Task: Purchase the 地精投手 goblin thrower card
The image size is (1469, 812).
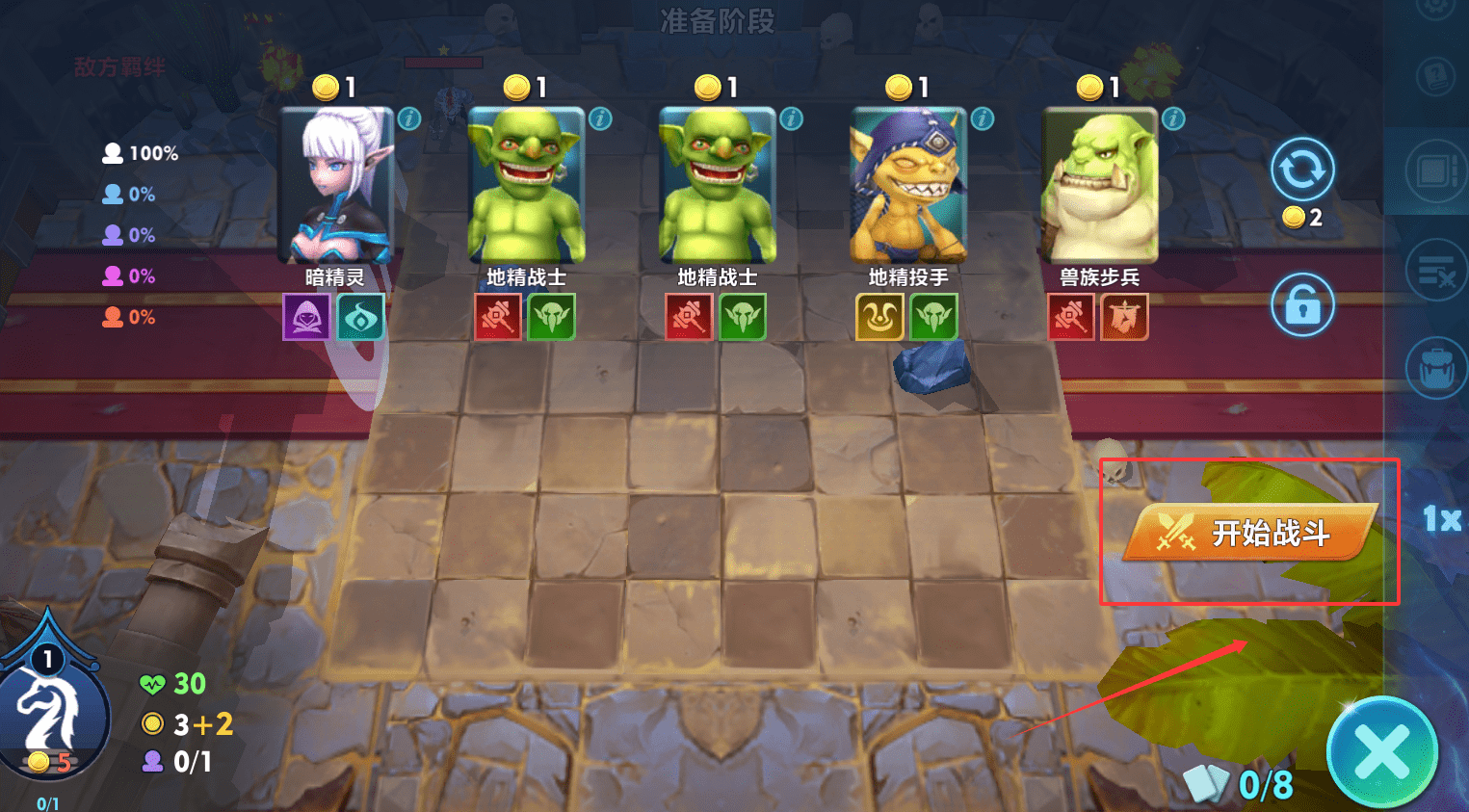Action: coord(907,186)
